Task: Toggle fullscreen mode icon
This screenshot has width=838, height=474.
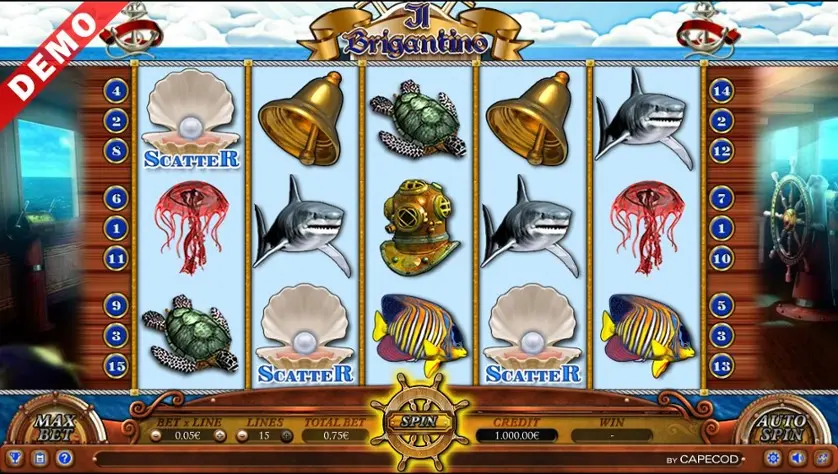Action: point(821,459)
